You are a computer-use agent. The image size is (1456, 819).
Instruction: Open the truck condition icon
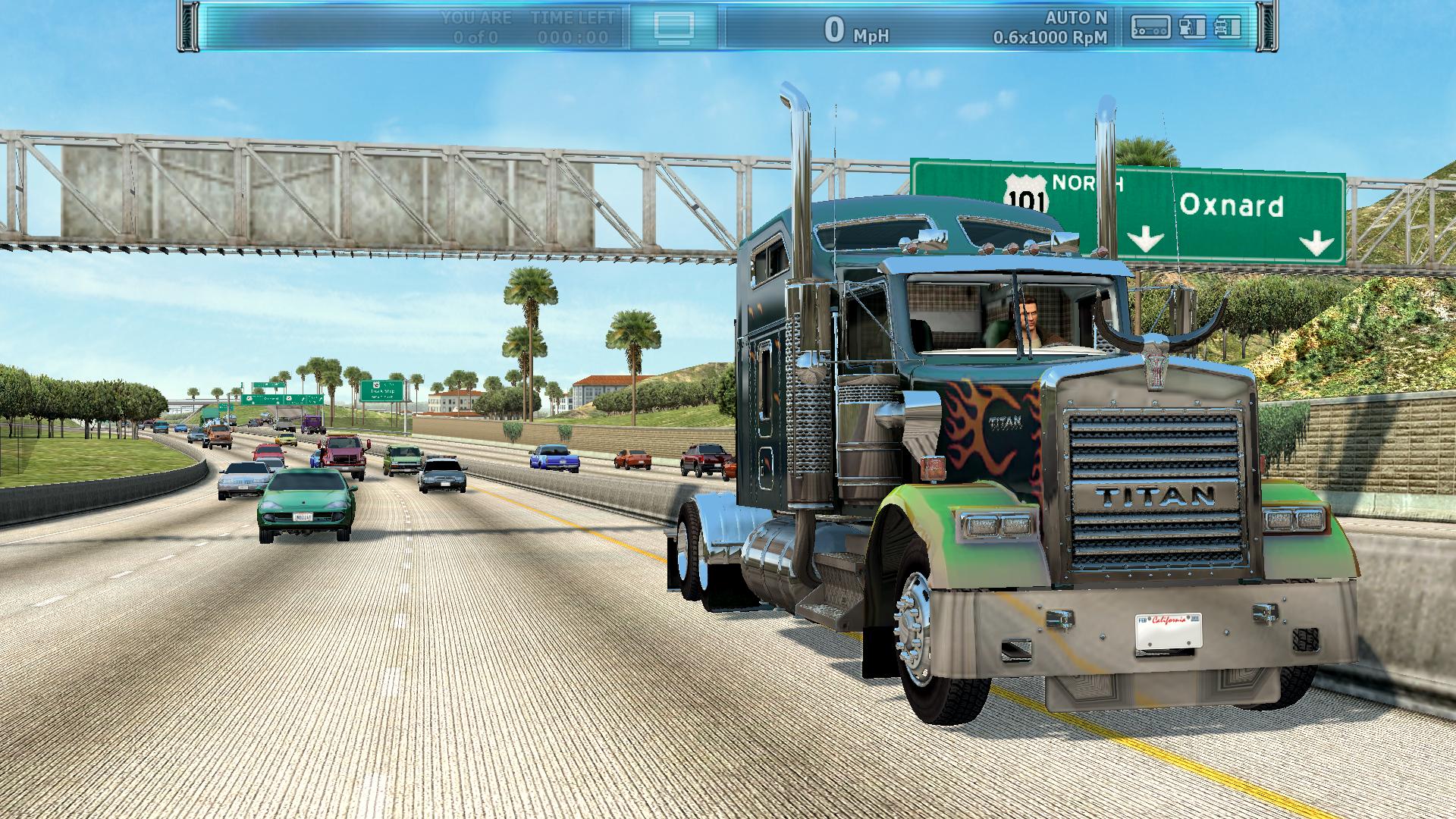coord(1227,27)
